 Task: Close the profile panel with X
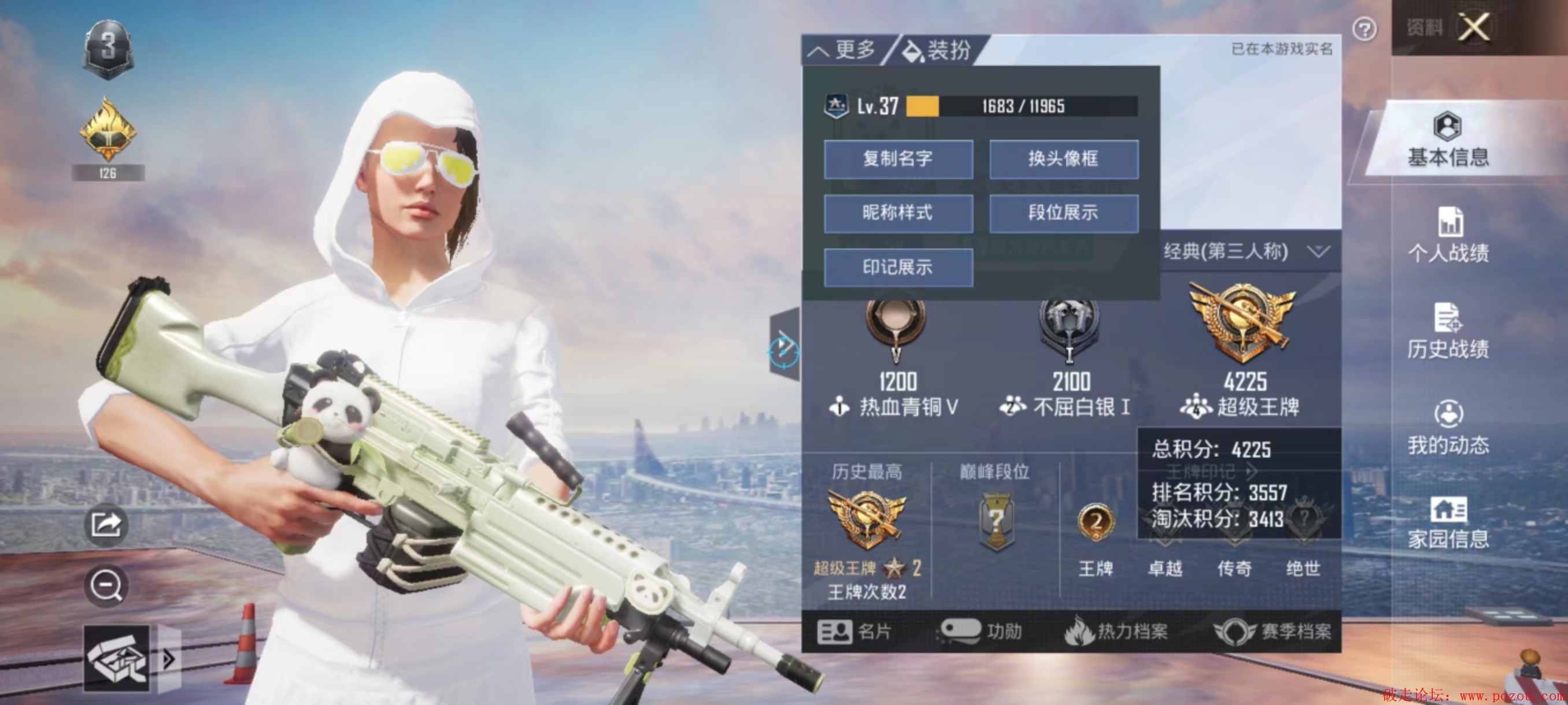point(1474,27)
